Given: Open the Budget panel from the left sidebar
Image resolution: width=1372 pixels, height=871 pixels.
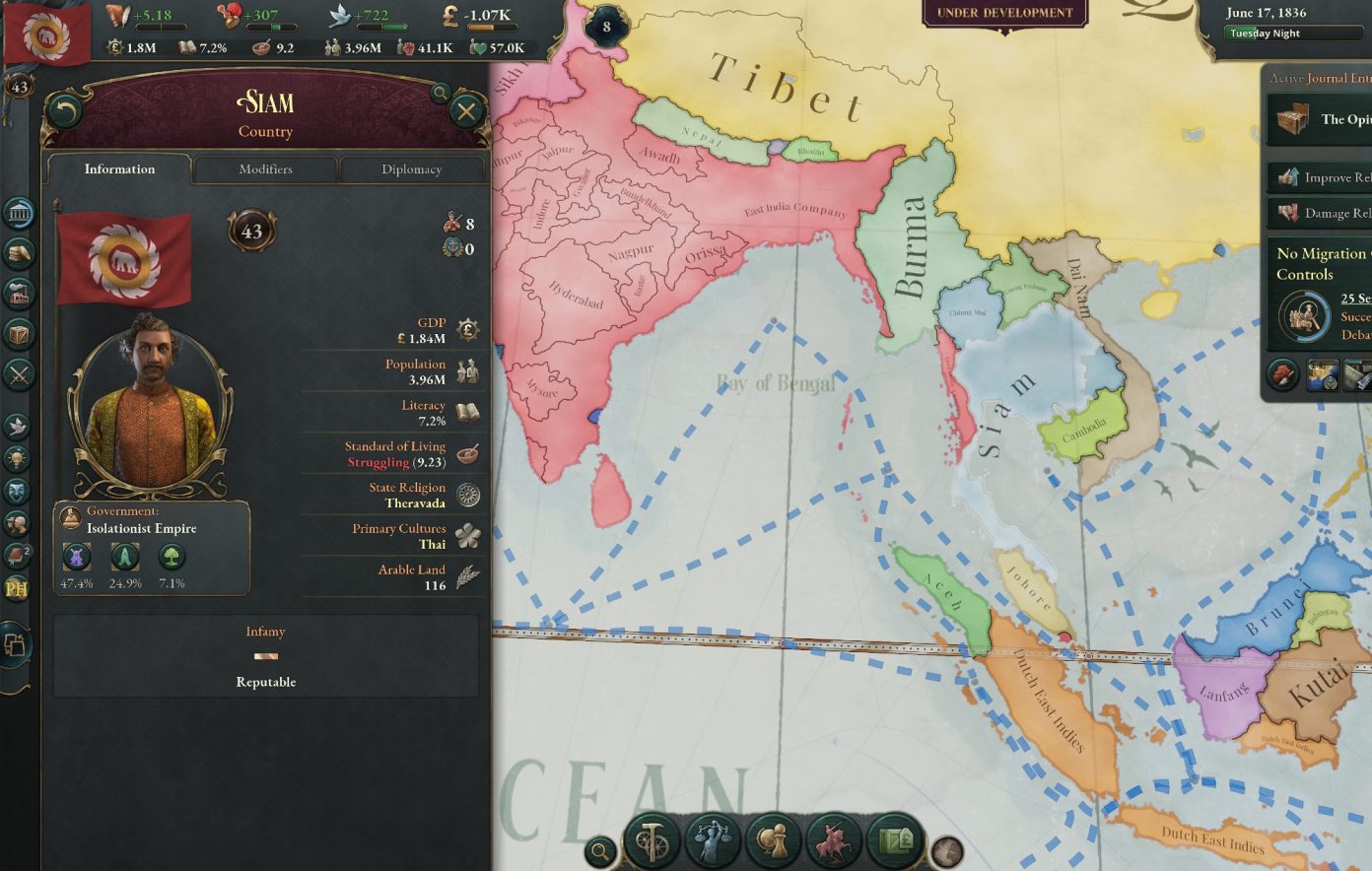Looking at the screenshot, I should click(x=18, y=251).
